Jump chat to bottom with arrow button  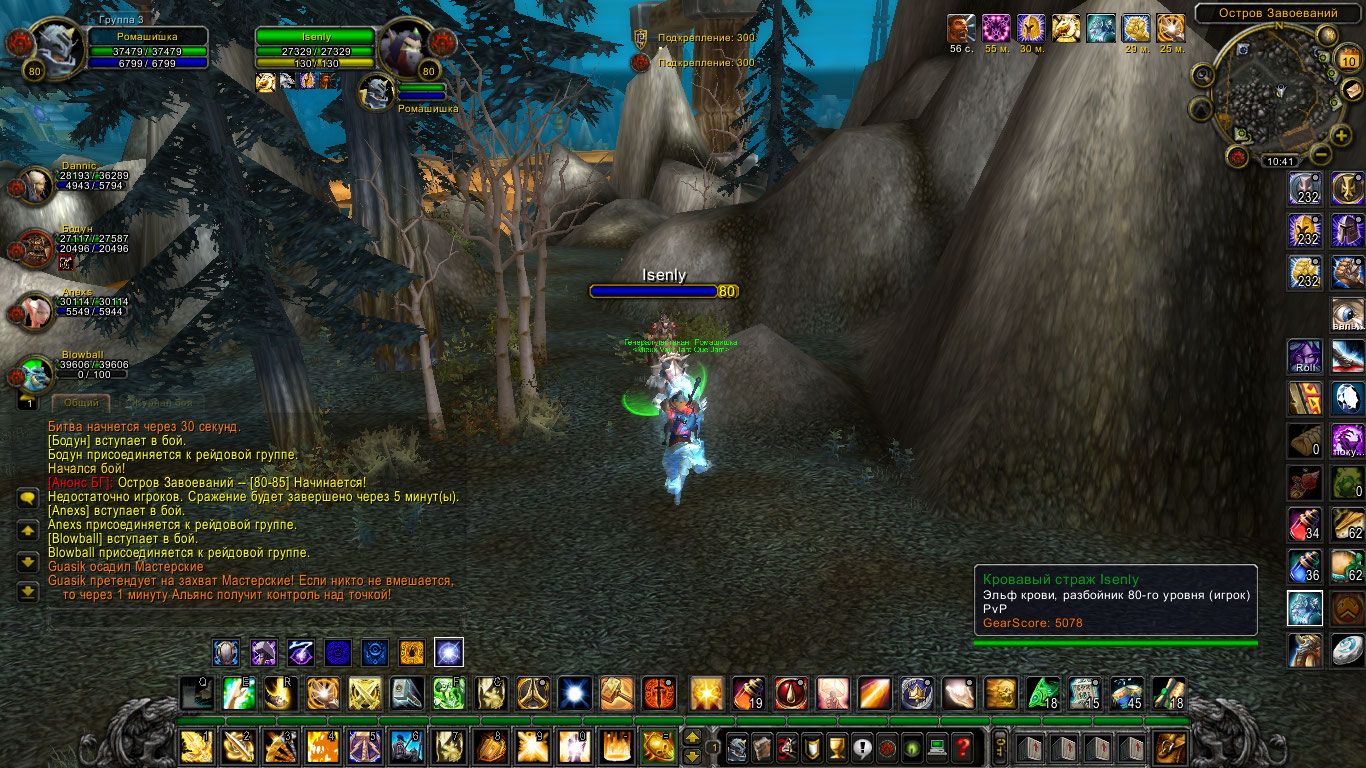(x=28, y=591)
